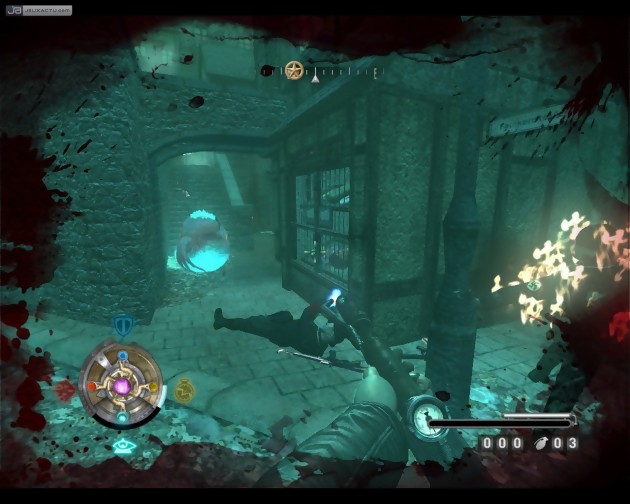Select the gold star objective marker on compass
630x504 pixels.
pyautogui.click(x=294, y=70)
